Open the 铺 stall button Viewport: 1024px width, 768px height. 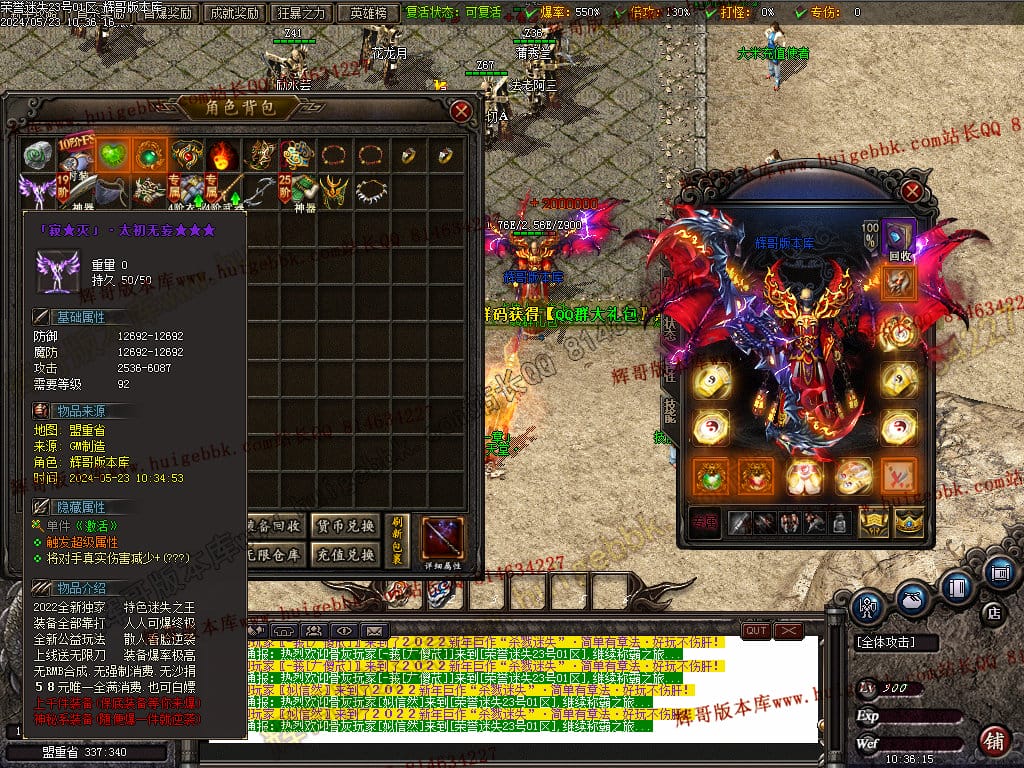click(994, 741)
